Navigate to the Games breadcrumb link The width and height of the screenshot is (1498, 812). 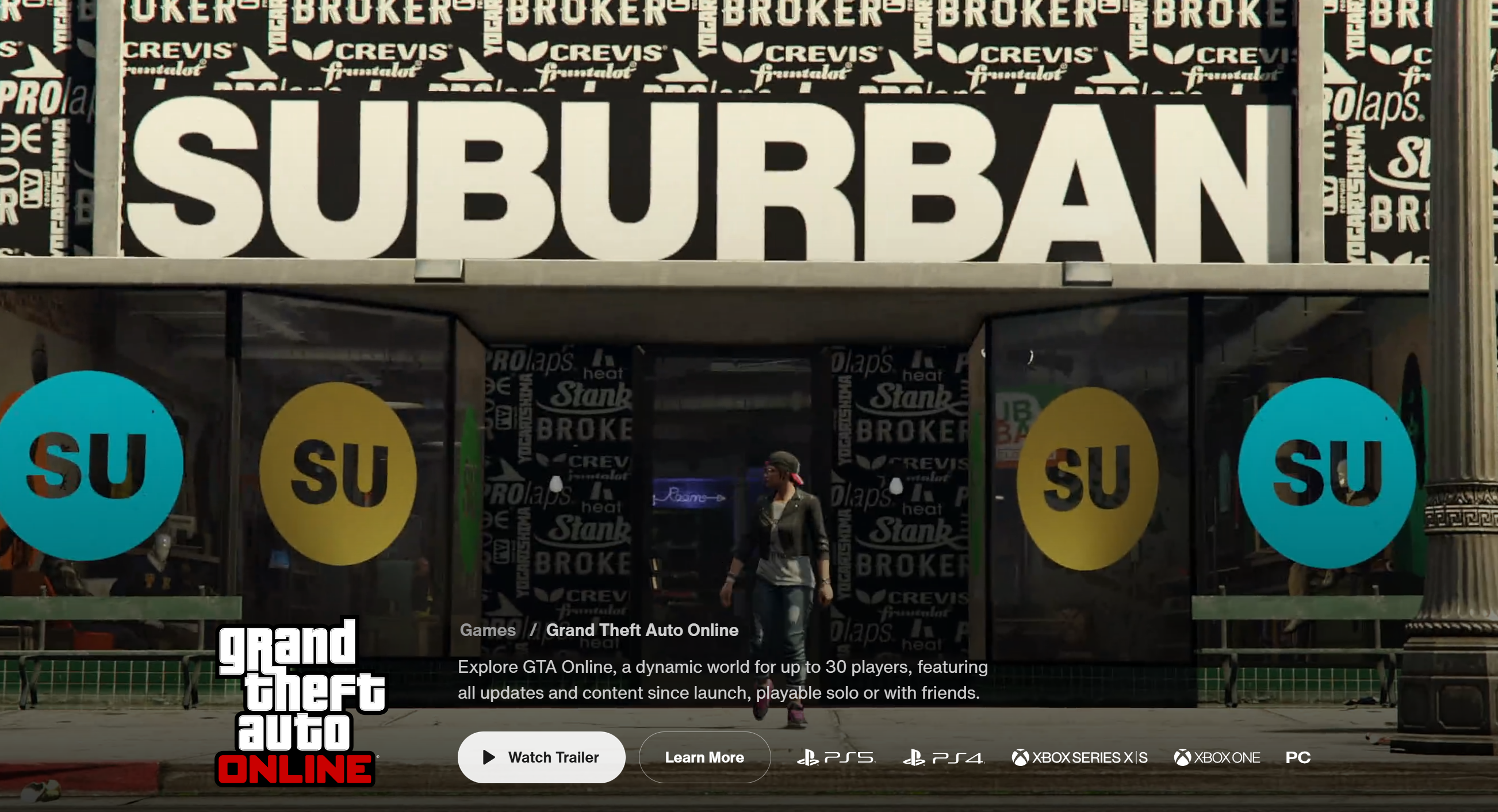coord(487,630)
